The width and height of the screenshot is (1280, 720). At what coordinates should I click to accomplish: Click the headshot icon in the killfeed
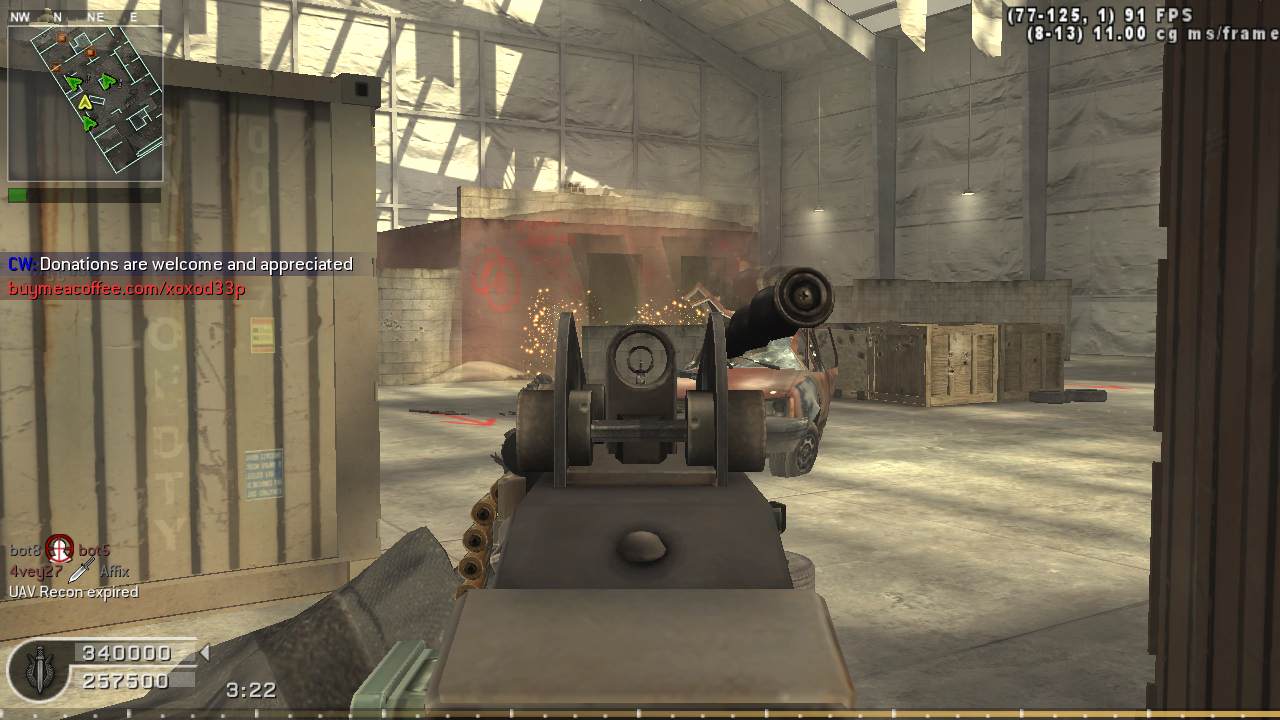60,548
